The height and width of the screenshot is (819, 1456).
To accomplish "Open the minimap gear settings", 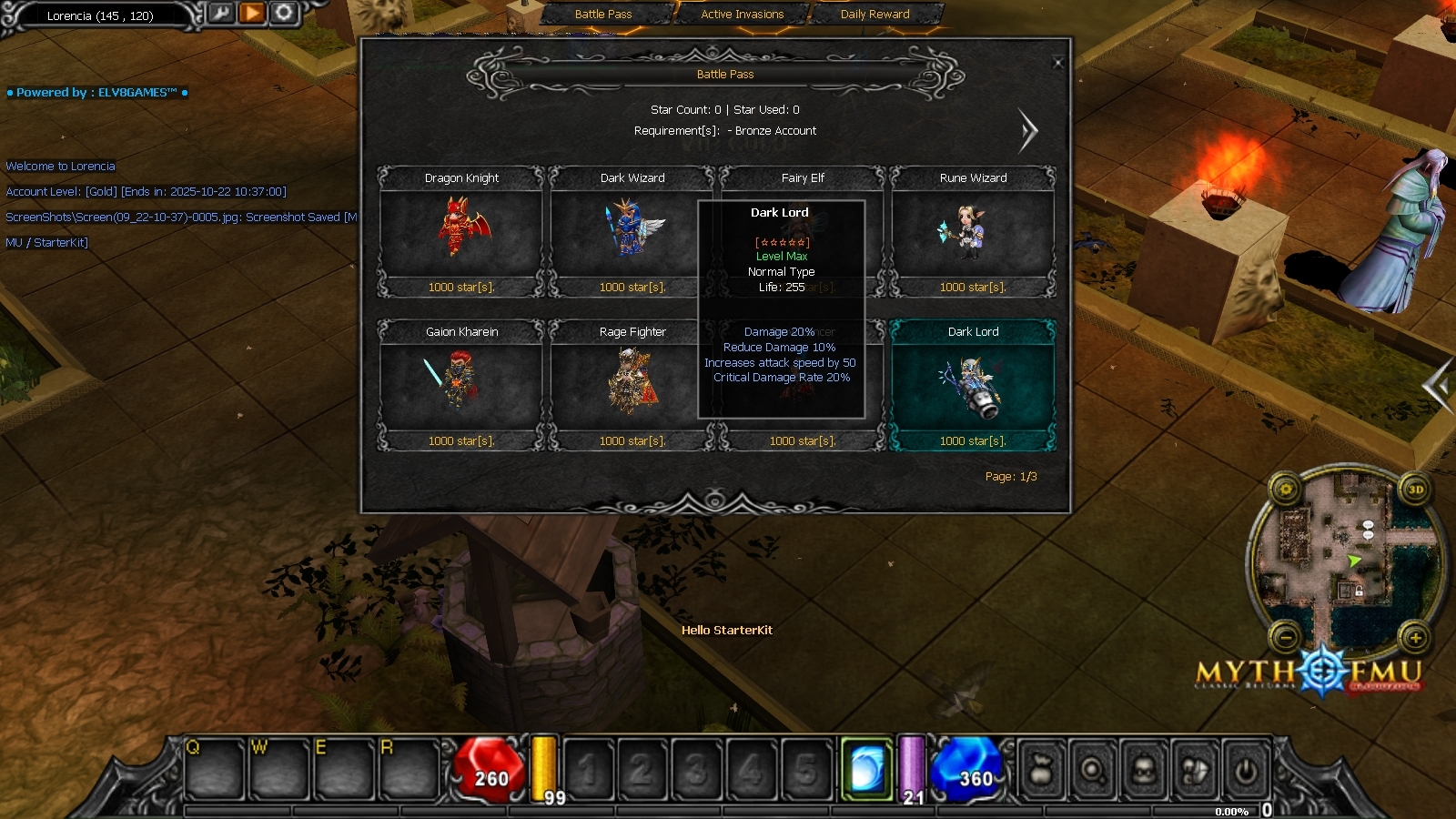I will tap(1286, 490).
